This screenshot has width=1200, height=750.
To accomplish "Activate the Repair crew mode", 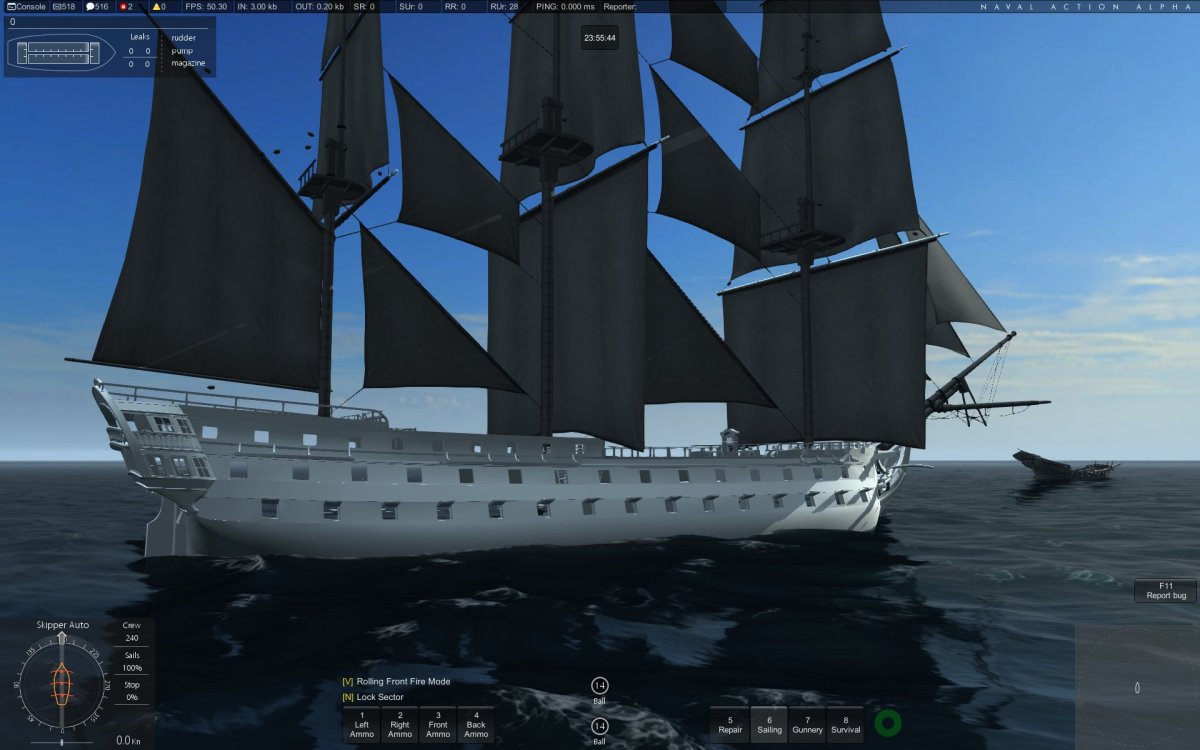I will click(x=730, y=724).
